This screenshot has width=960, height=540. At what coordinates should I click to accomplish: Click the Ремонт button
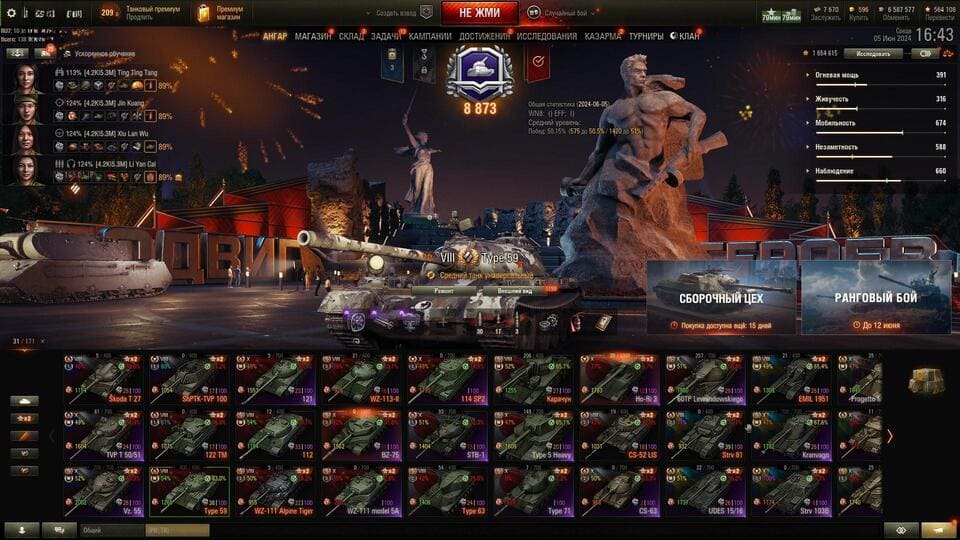(x=447, y=290)
